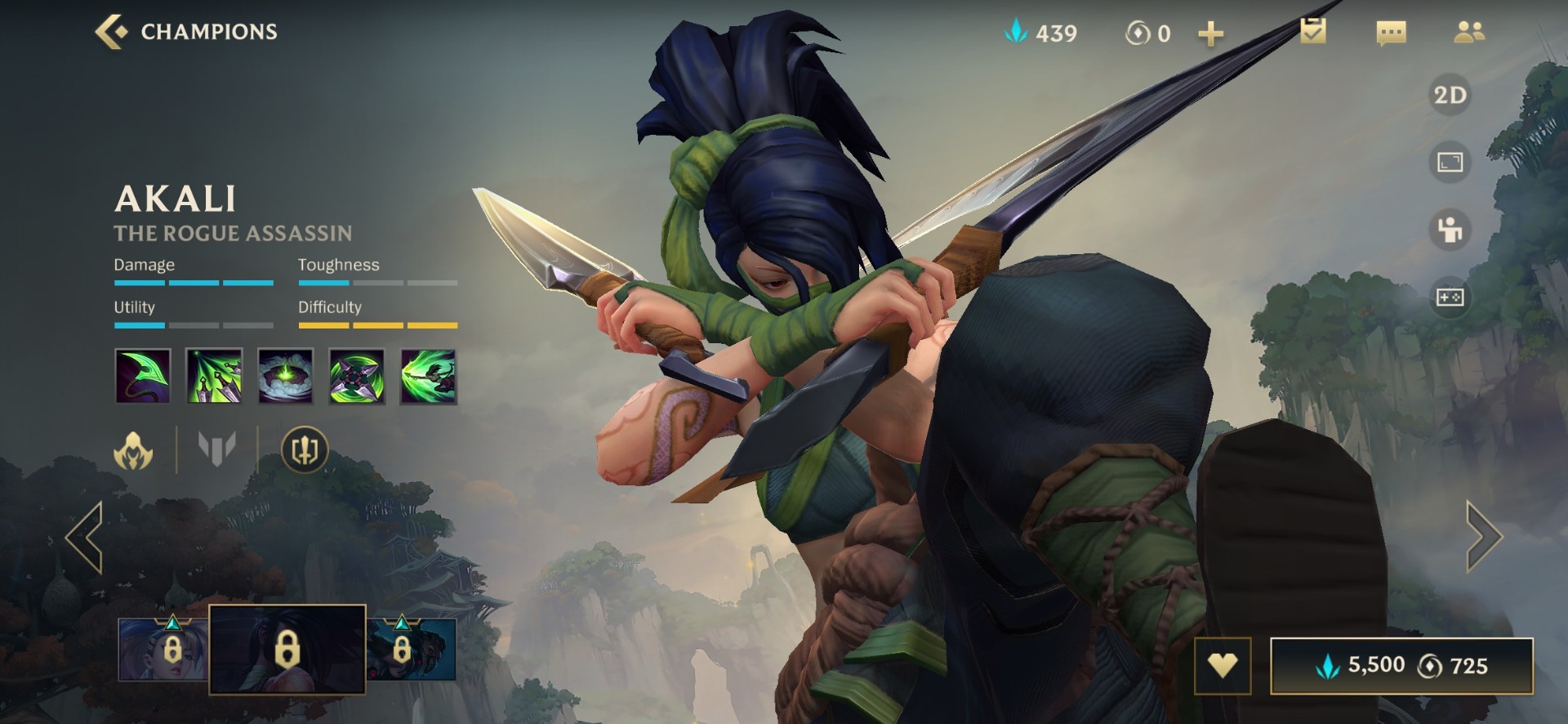Image resolution: width=1568 pixels, height=724 pixels.
Task: Open the friends list icon
Action: [1469, 32]
